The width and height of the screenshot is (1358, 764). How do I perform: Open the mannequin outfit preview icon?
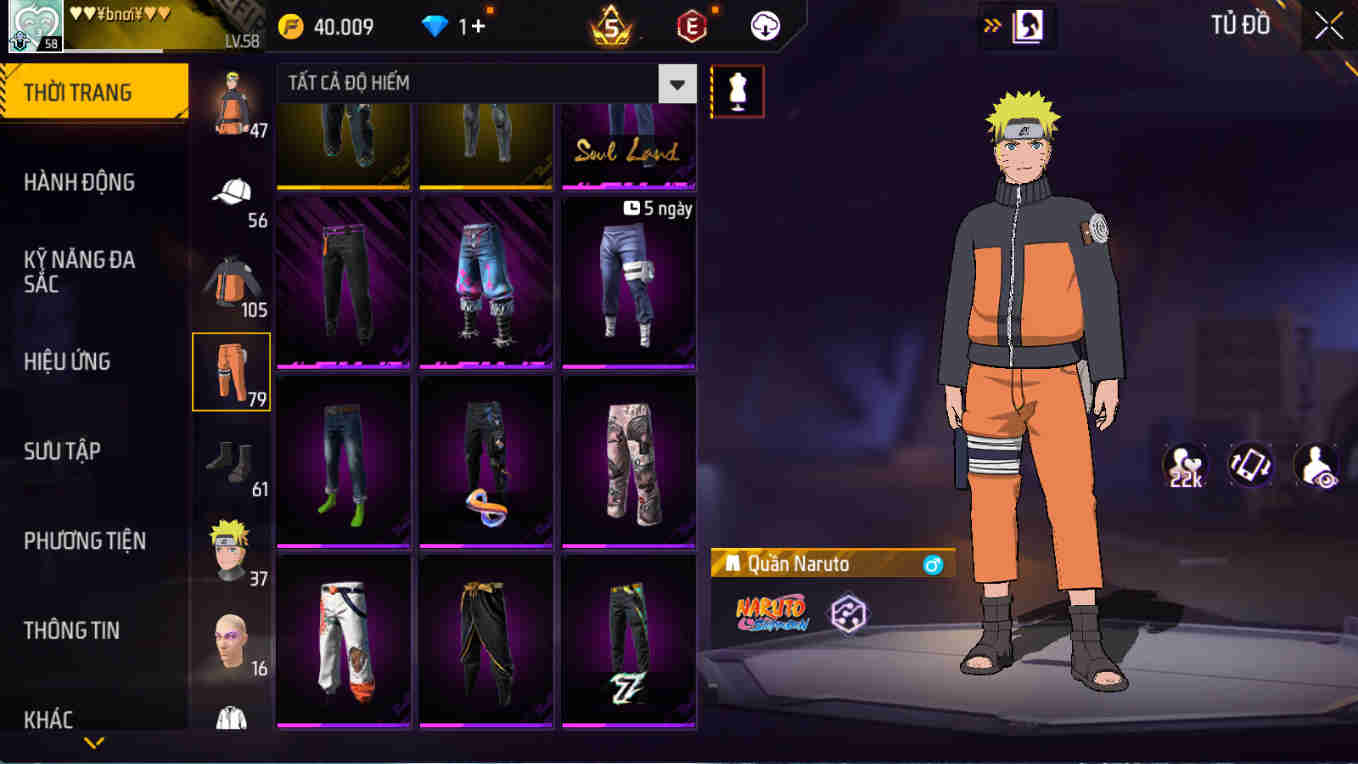tap(737, 90)
